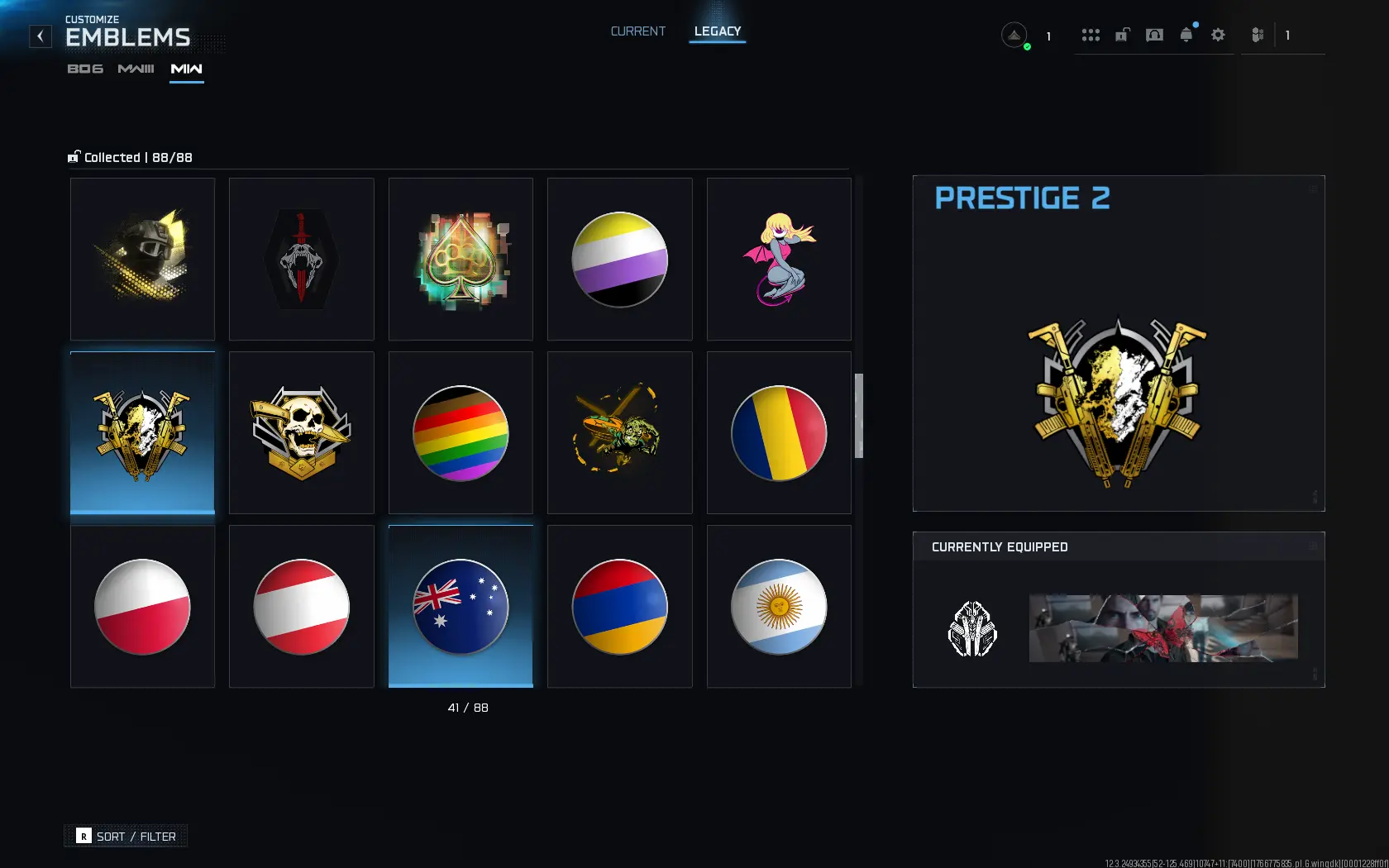The height and width of the screenshot is (868, 1389).
Task: Click the lock icon beside Collected 88/88
Action: coord(74,156)
